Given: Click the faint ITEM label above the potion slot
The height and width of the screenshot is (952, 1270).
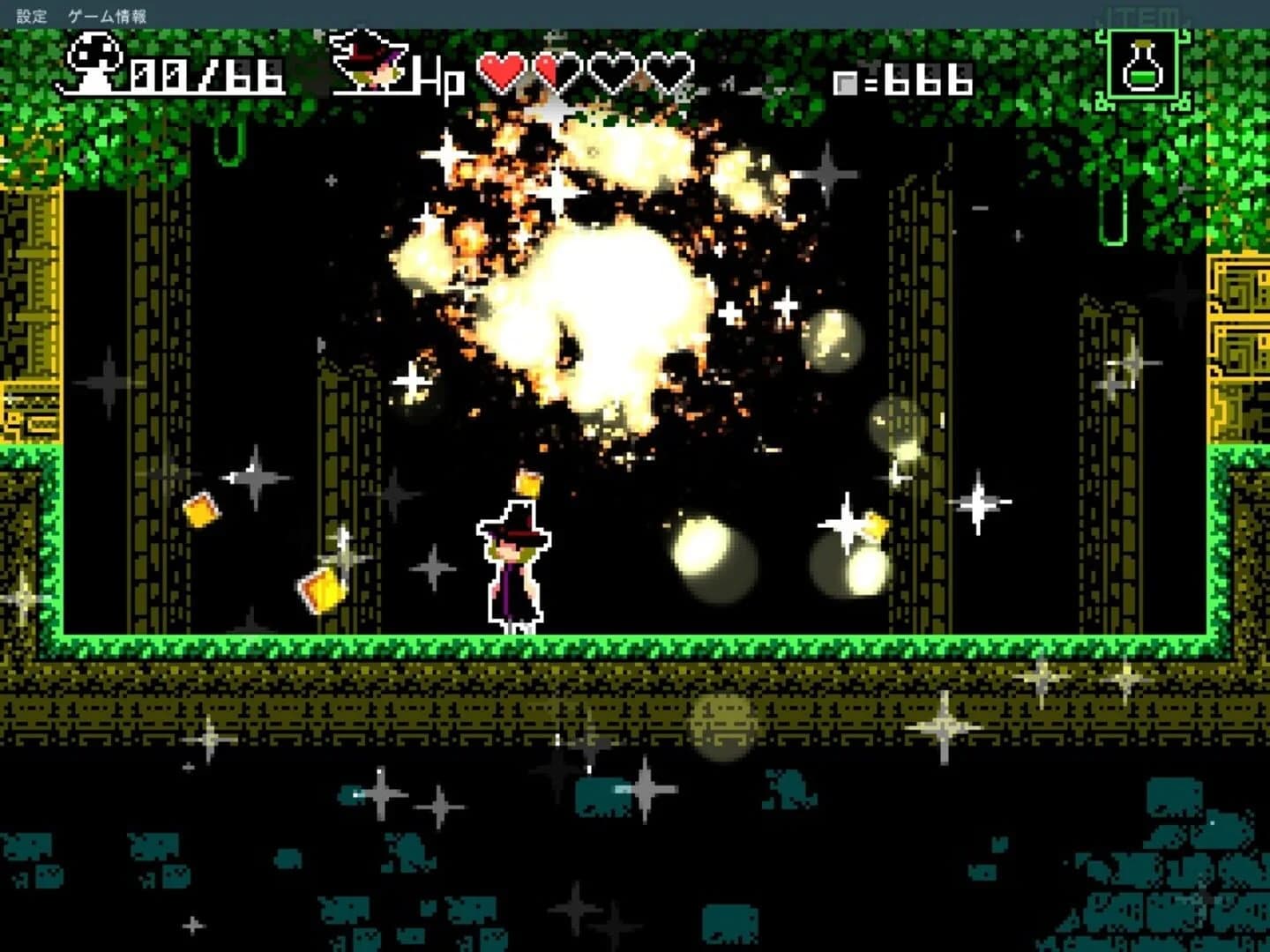Looking at the screenshot, I should pos(1141,13).
